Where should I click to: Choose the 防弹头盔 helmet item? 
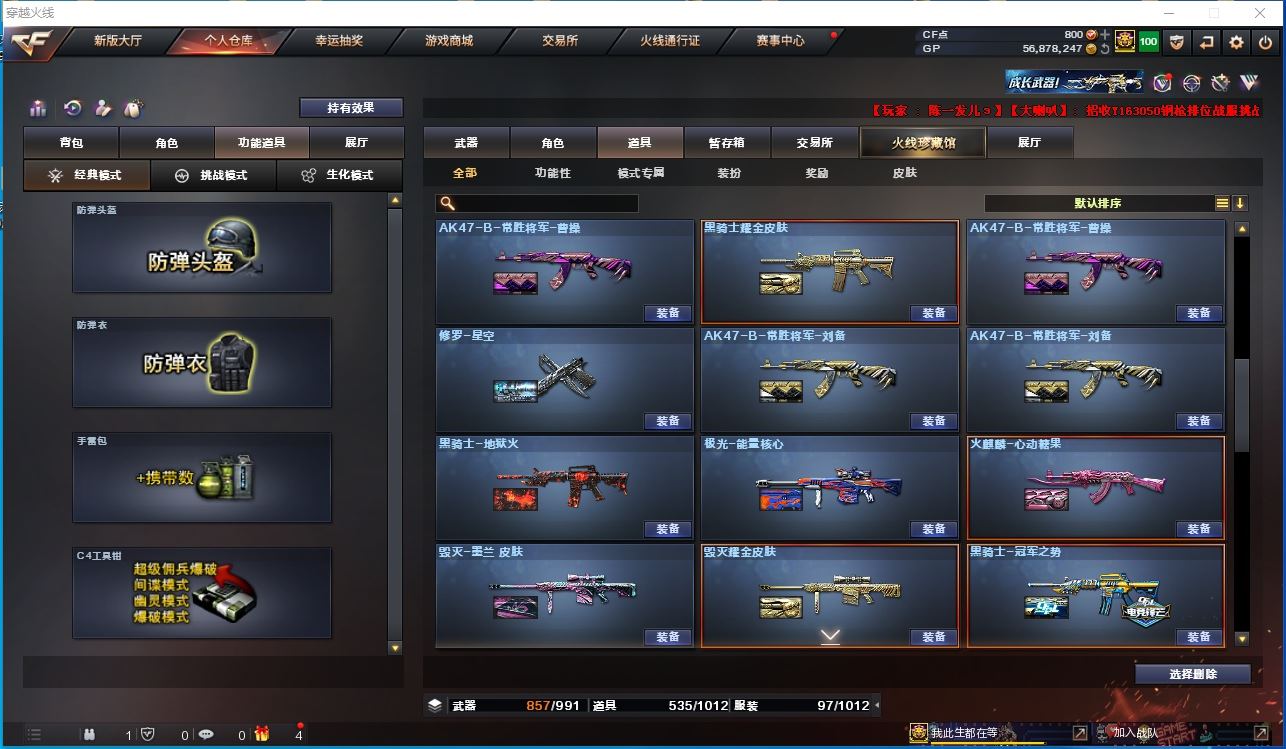coord(201,248)
